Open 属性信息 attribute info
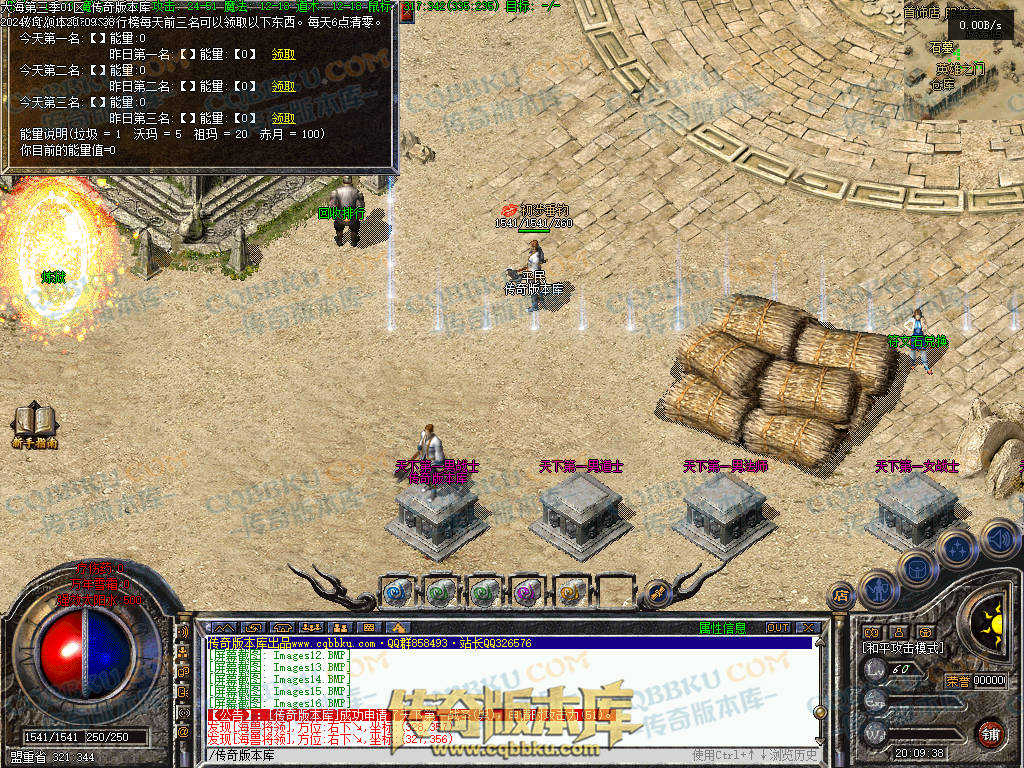Viewport: 1024px width, 768px height. pyautogui.click(x=722, y=628)
